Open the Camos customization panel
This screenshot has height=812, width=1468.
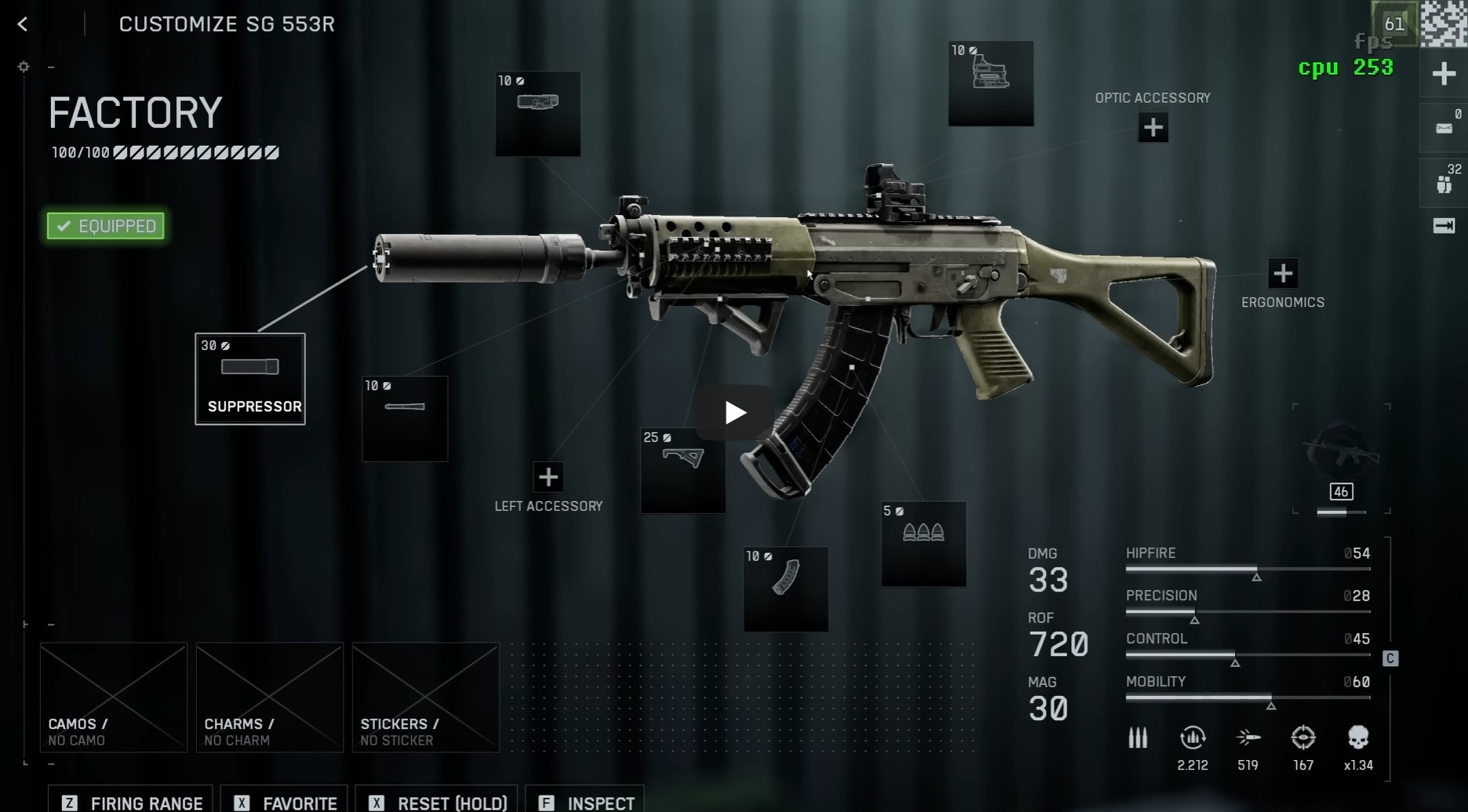(112, 697)
